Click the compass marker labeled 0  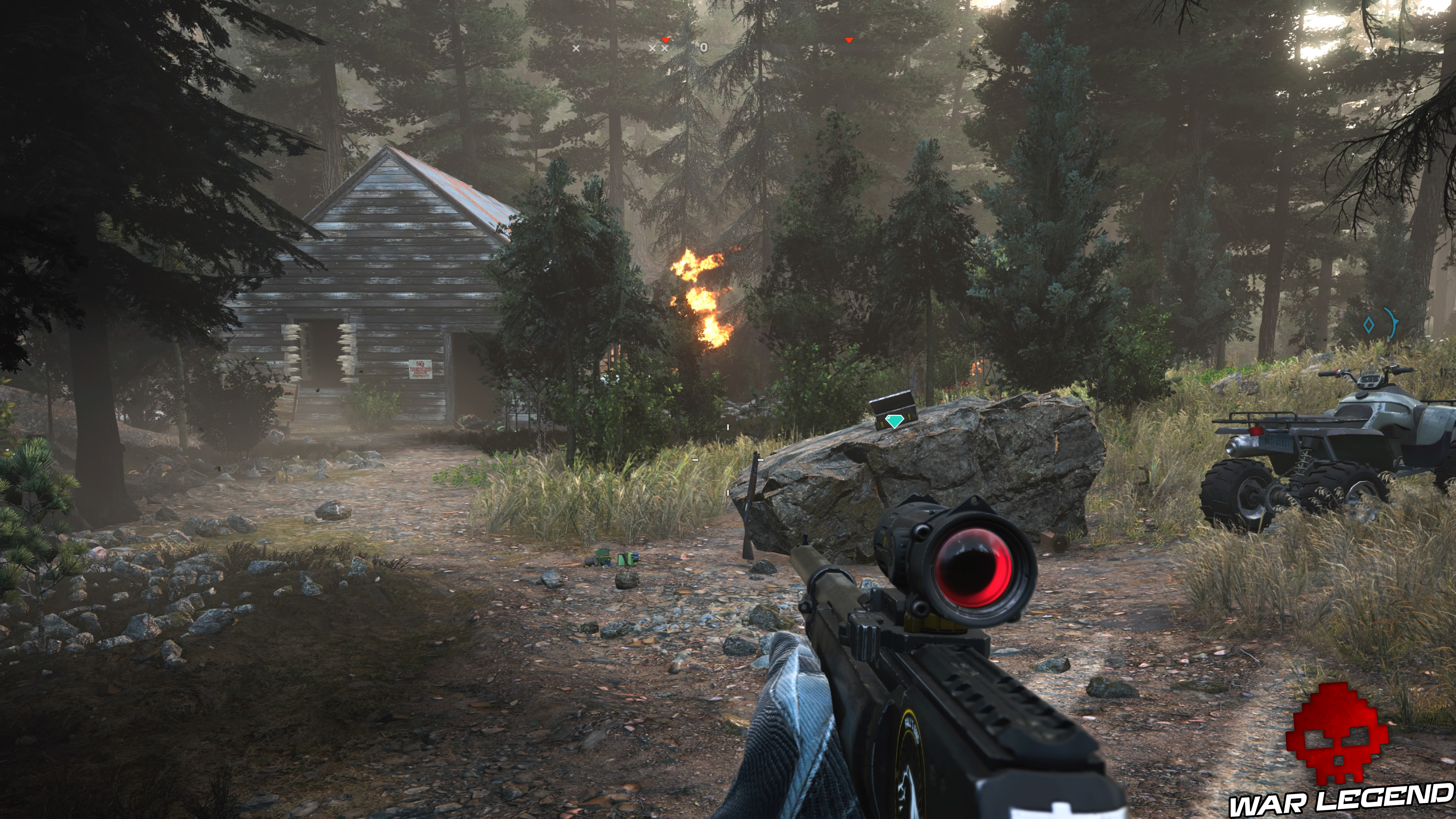pos(704,47)
